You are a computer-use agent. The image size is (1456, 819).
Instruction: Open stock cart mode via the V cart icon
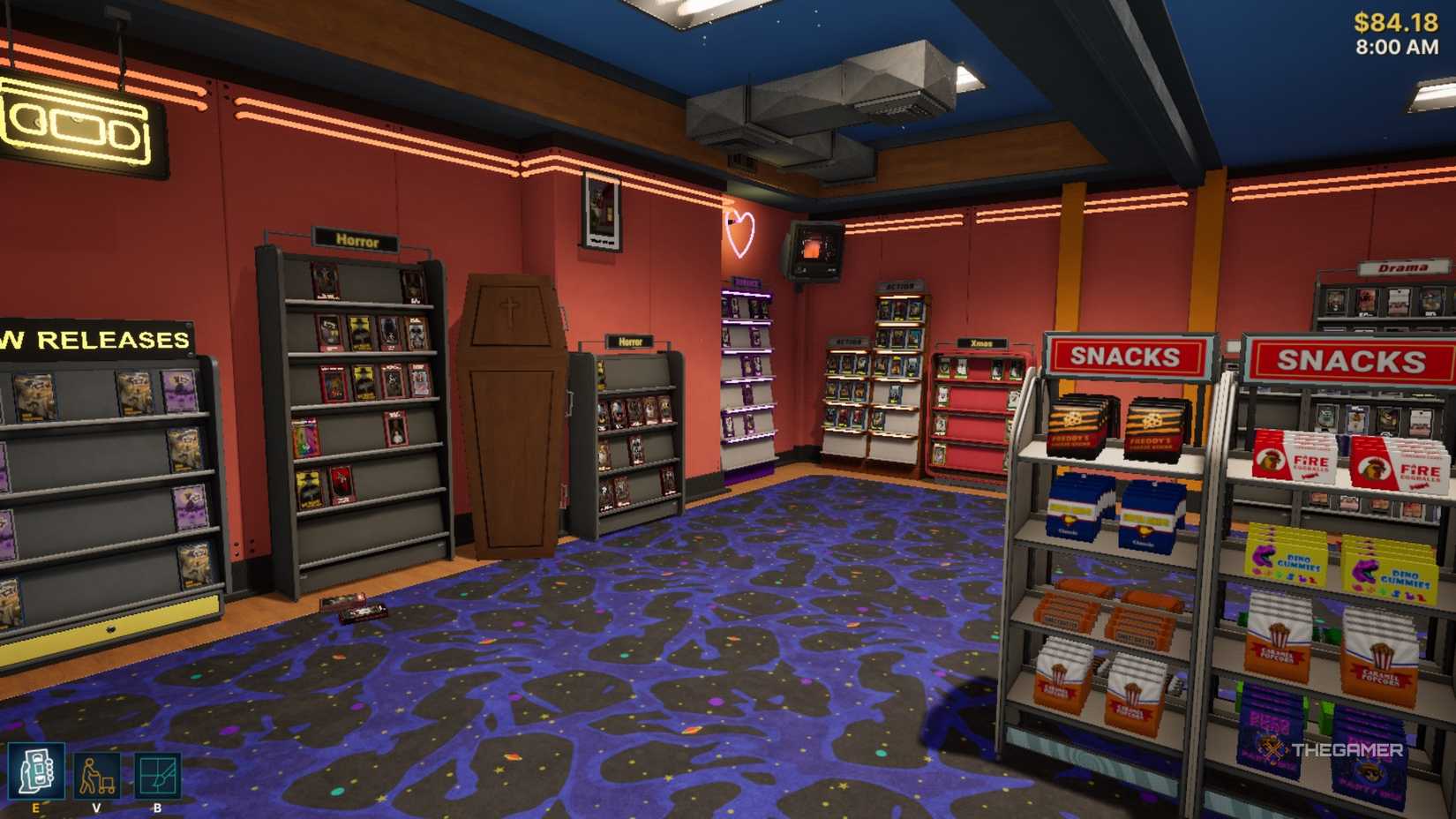click(x=97, y=775)
